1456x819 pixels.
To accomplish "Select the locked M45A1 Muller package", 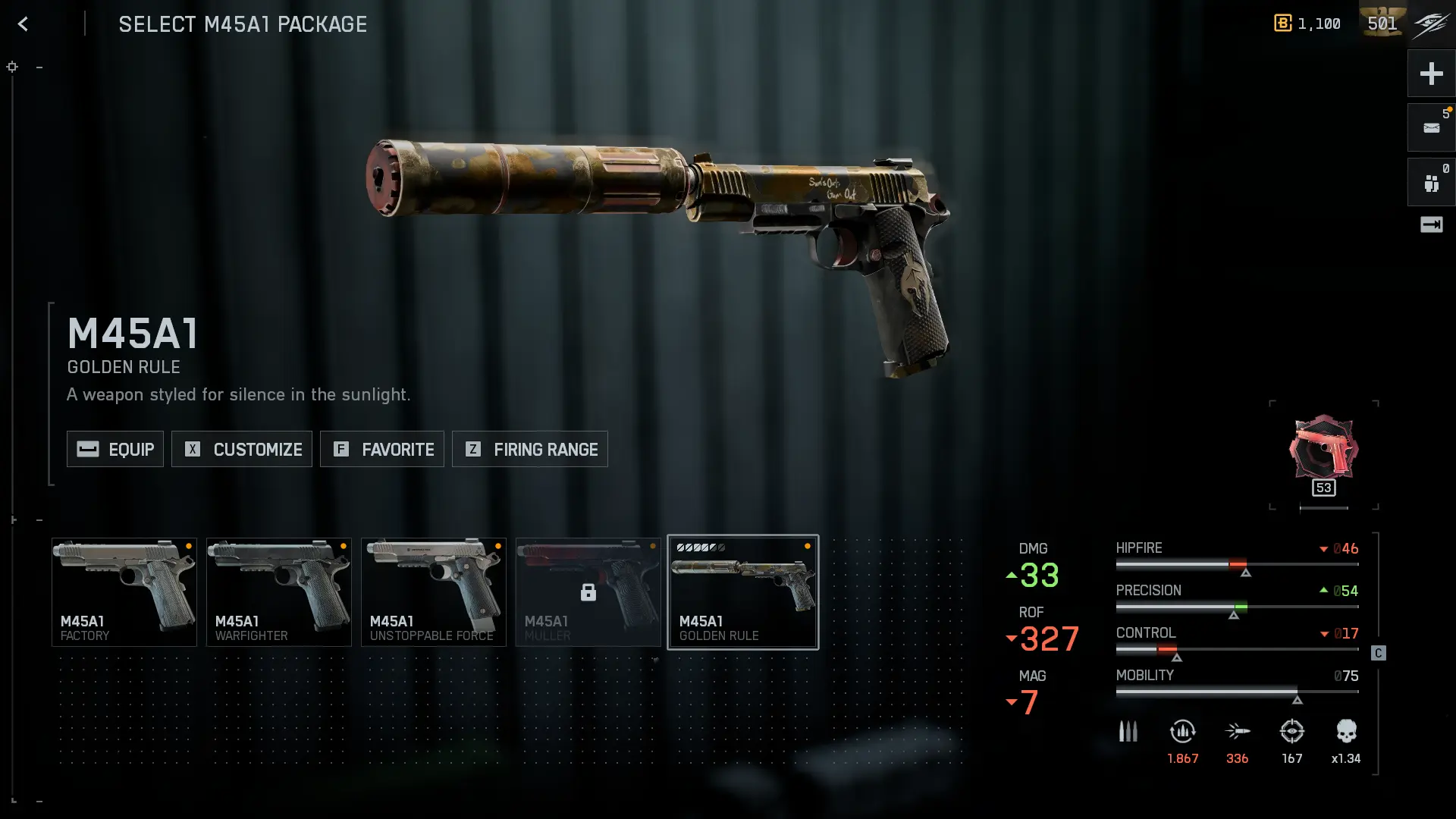I will pyautogui.click(x=588, y=592).
